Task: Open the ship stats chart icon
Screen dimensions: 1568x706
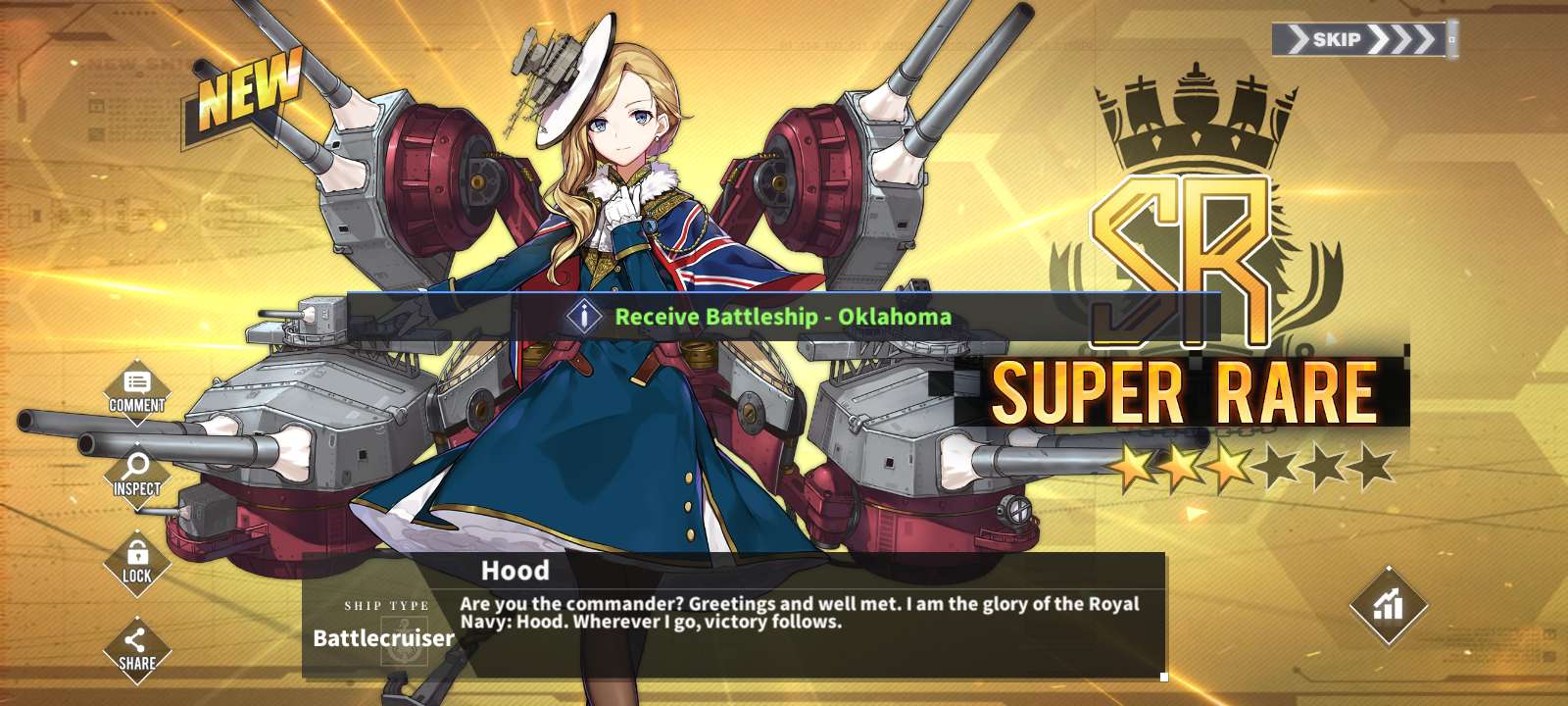Action: [1388, 605]
